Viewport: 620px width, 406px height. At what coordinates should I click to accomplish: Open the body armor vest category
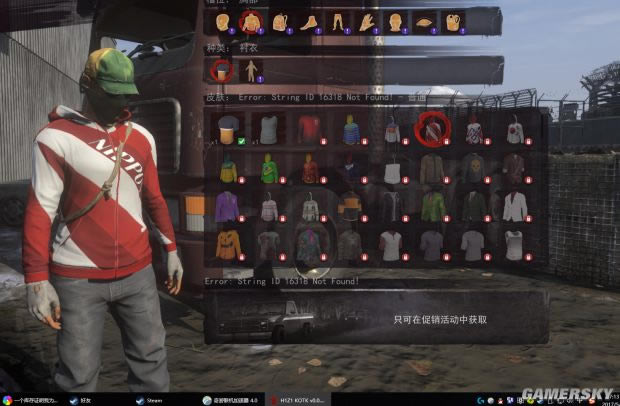(454, 21)
